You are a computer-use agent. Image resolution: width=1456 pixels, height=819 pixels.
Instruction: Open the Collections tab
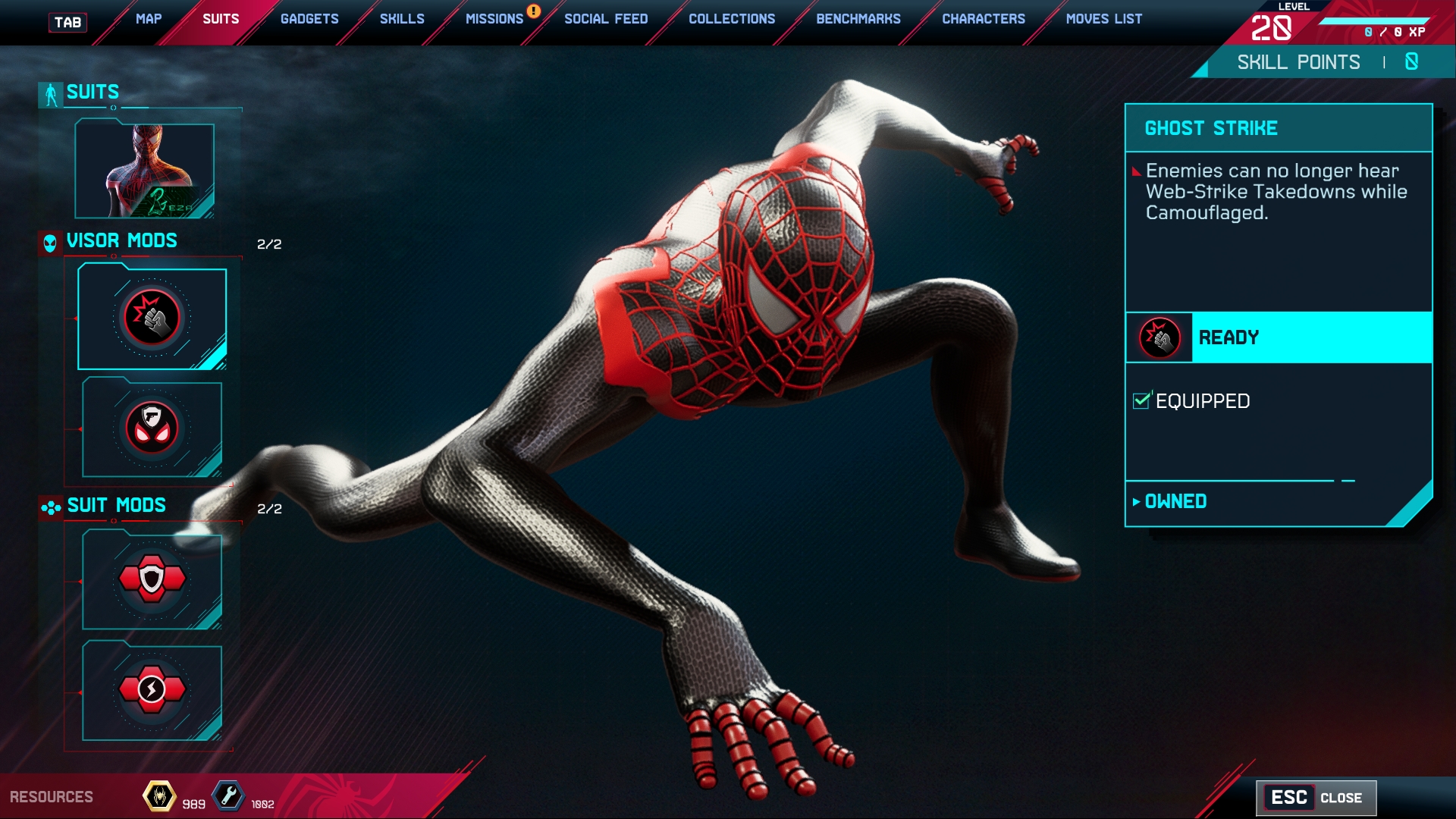tap(732, 19)
